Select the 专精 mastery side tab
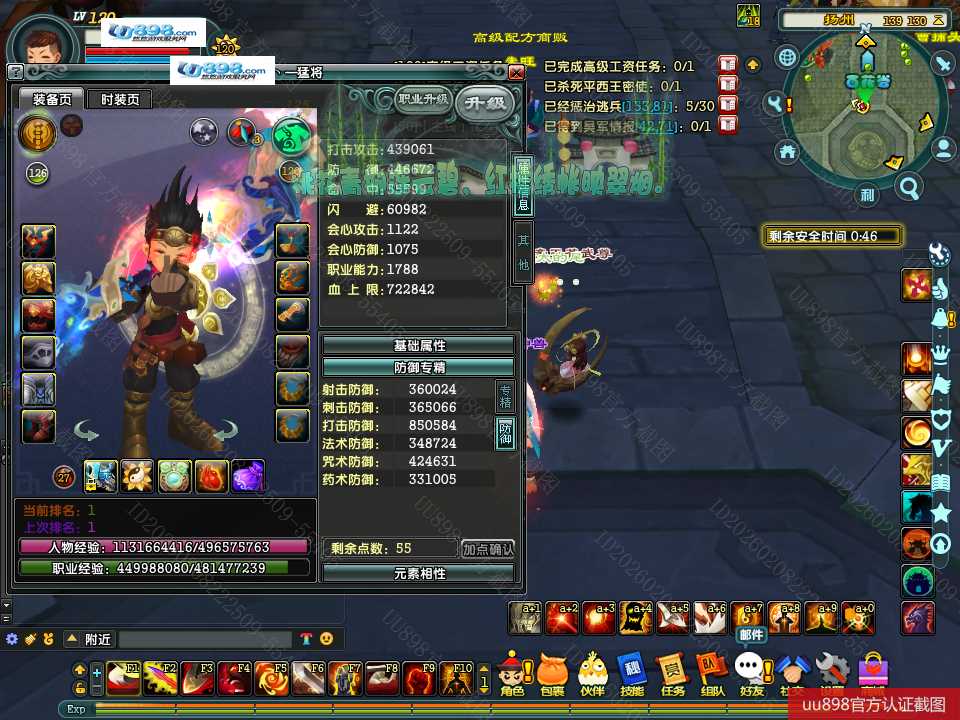Viewport: 960px width, 720px height. coord(506,397)
